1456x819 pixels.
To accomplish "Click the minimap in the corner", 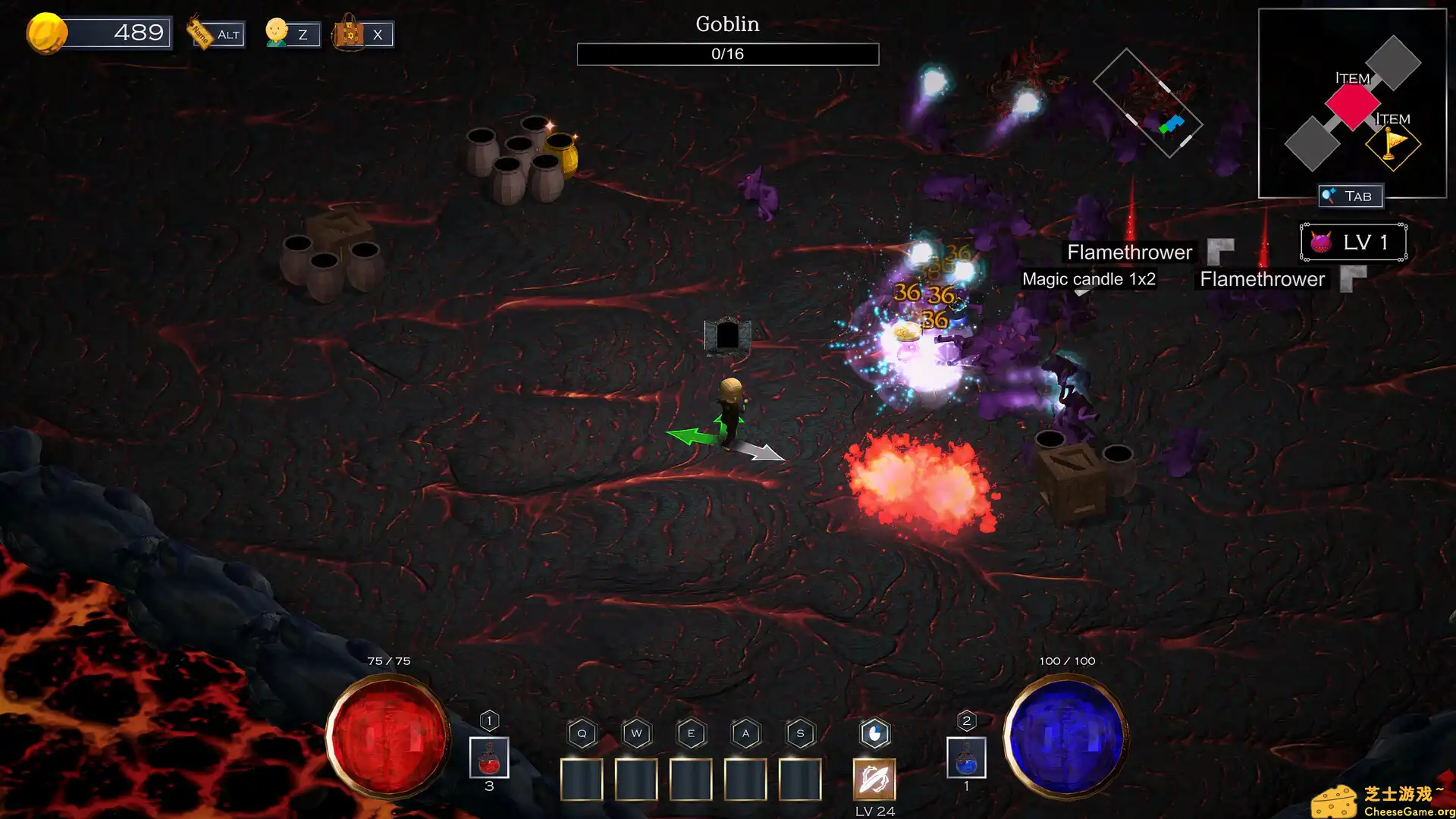I will pyautogui.click(x=1352, y=102).
